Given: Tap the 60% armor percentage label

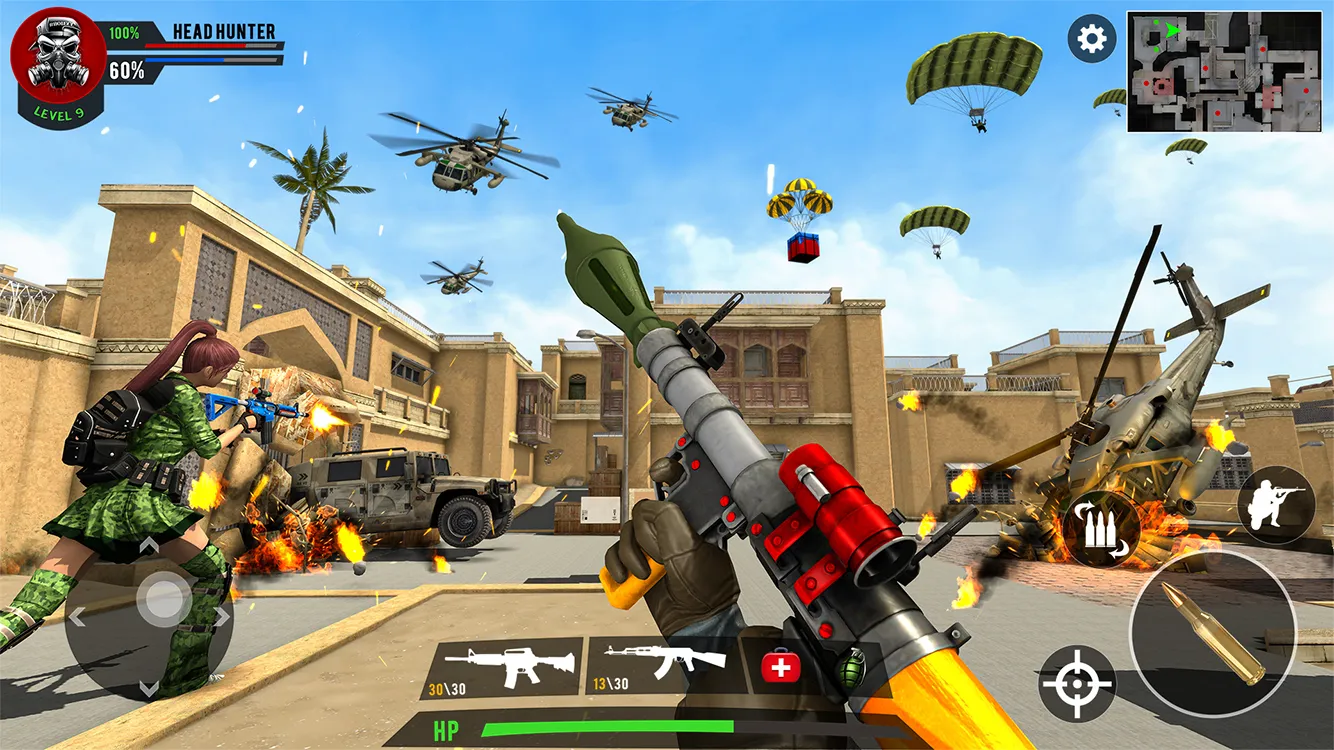Looking at the screenshot, I should 129,70.
